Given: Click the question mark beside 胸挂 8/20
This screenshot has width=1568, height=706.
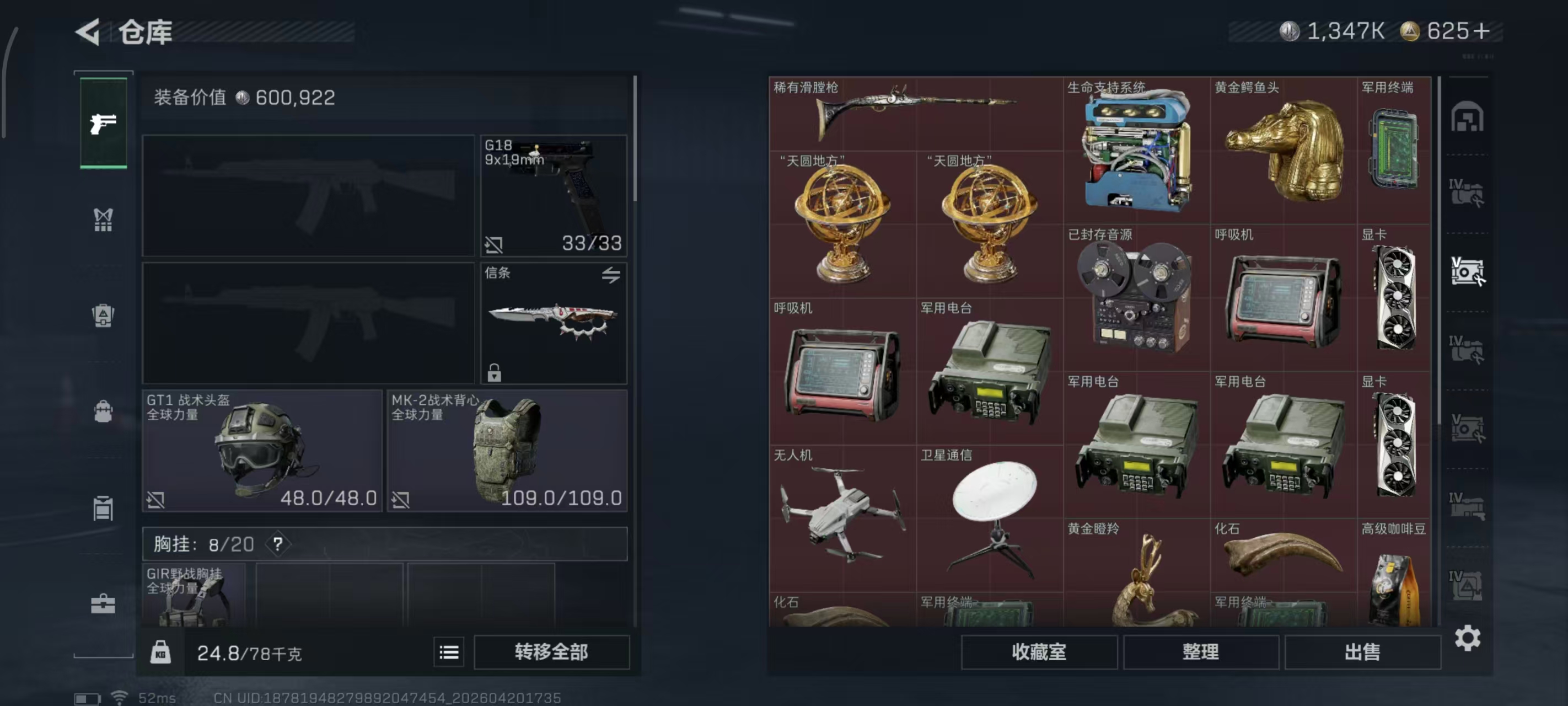Looking at the screenshot, I should pos(278,544).
